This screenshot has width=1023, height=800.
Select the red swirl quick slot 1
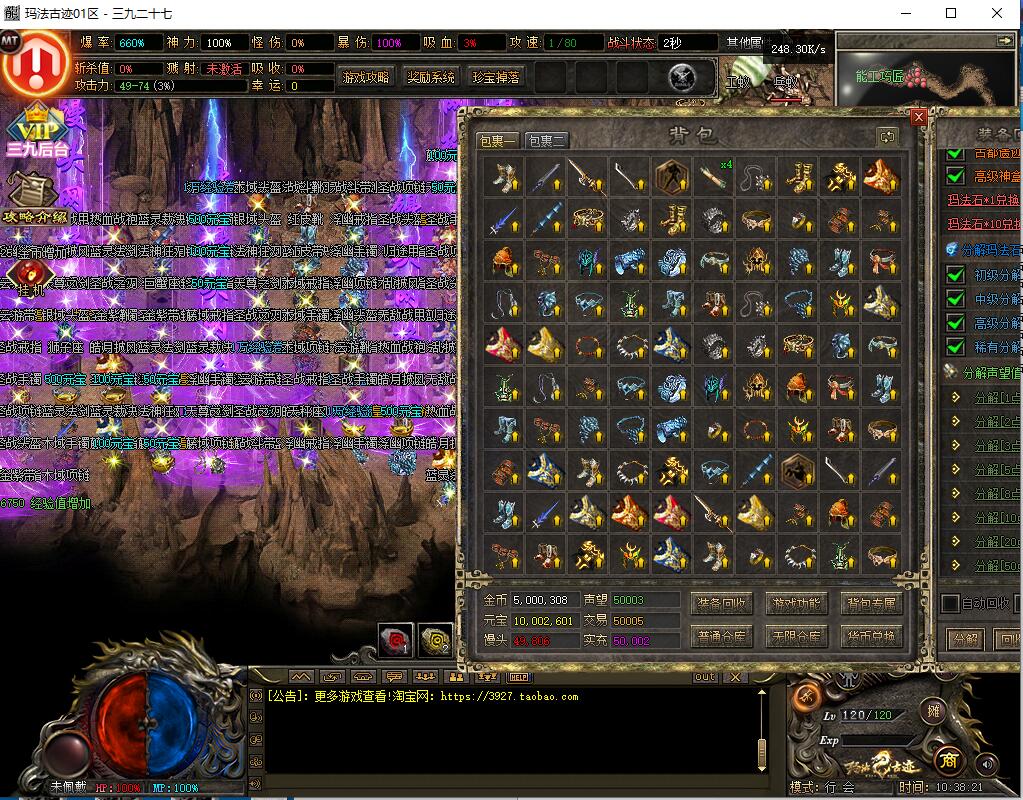395,640
